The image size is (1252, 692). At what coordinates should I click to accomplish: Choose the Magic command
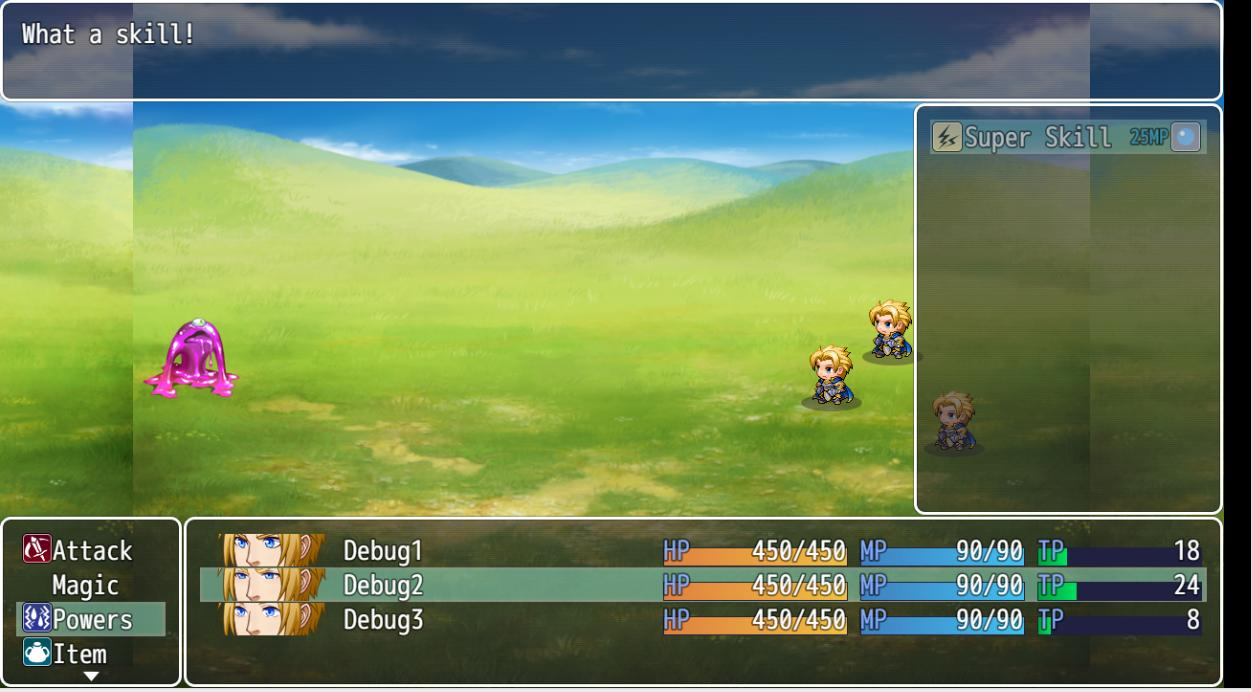[x=85, y=585]
